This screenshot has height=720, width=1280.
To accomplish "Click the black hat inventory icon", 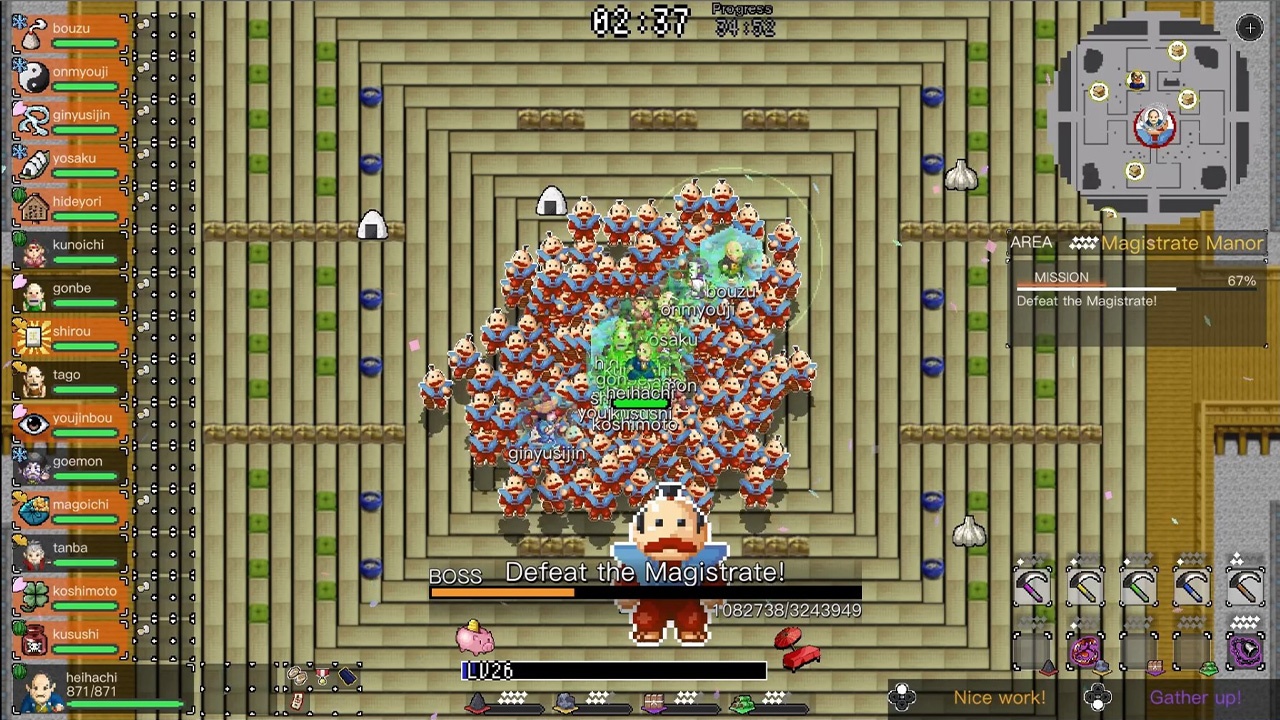I will pyautogui.click(x=347, y=676).
